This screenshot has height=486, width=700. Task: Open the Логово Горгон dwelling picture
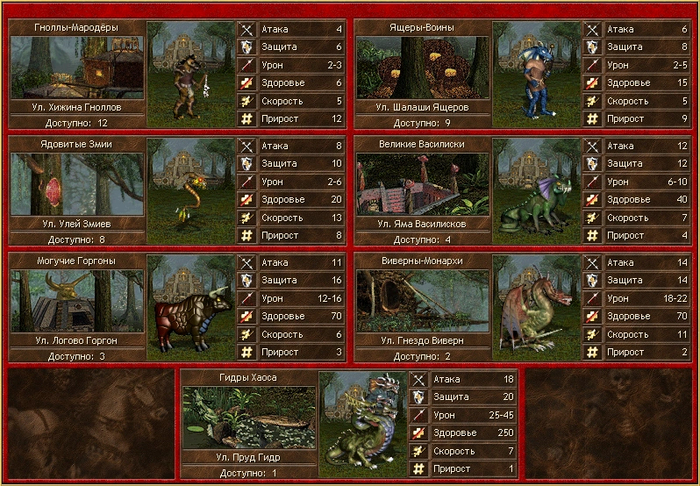click(77, 300)
